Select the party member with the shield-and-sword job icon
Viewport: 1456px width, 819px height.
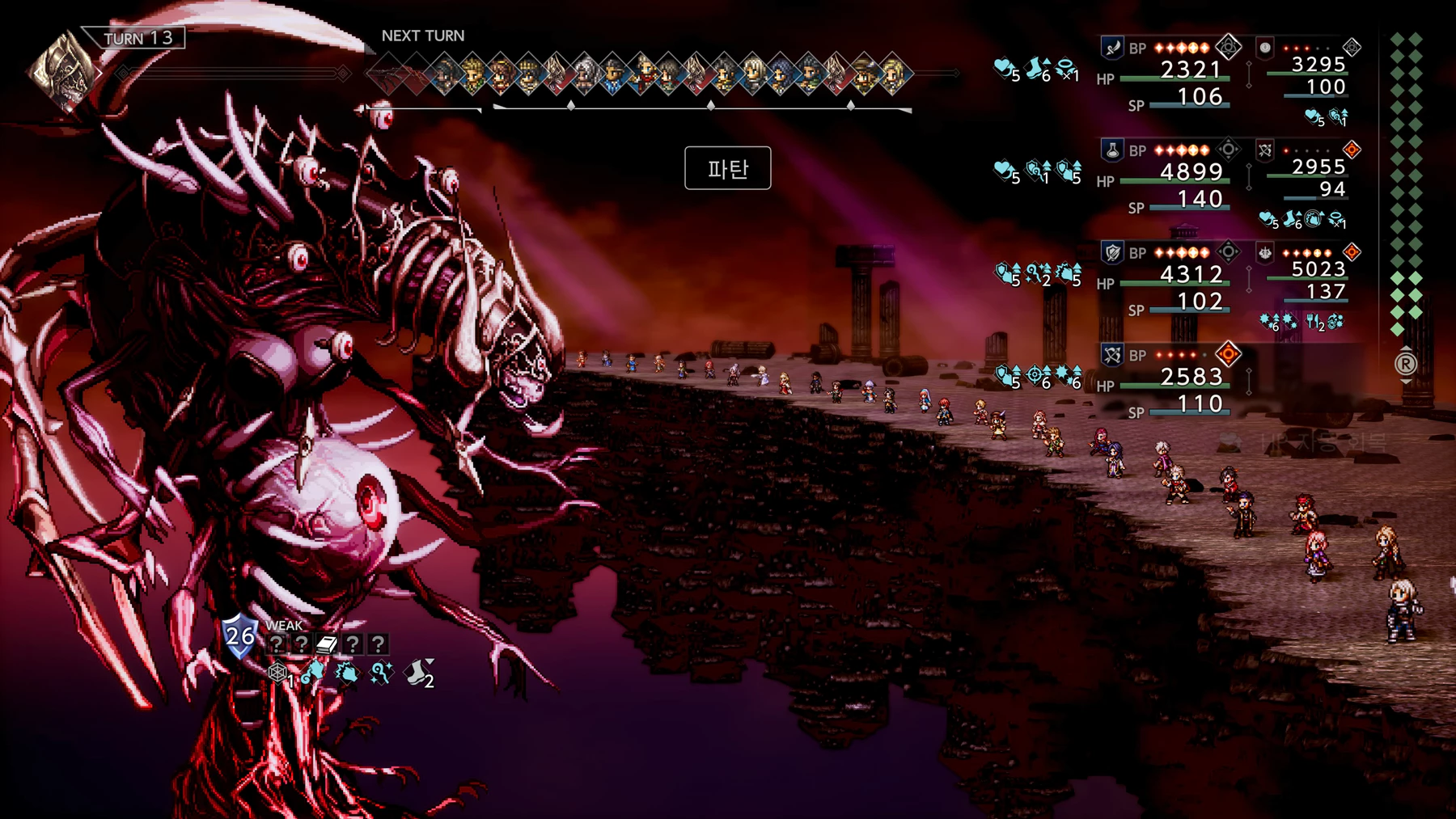pyautogui.click(x=1112, y=253)
